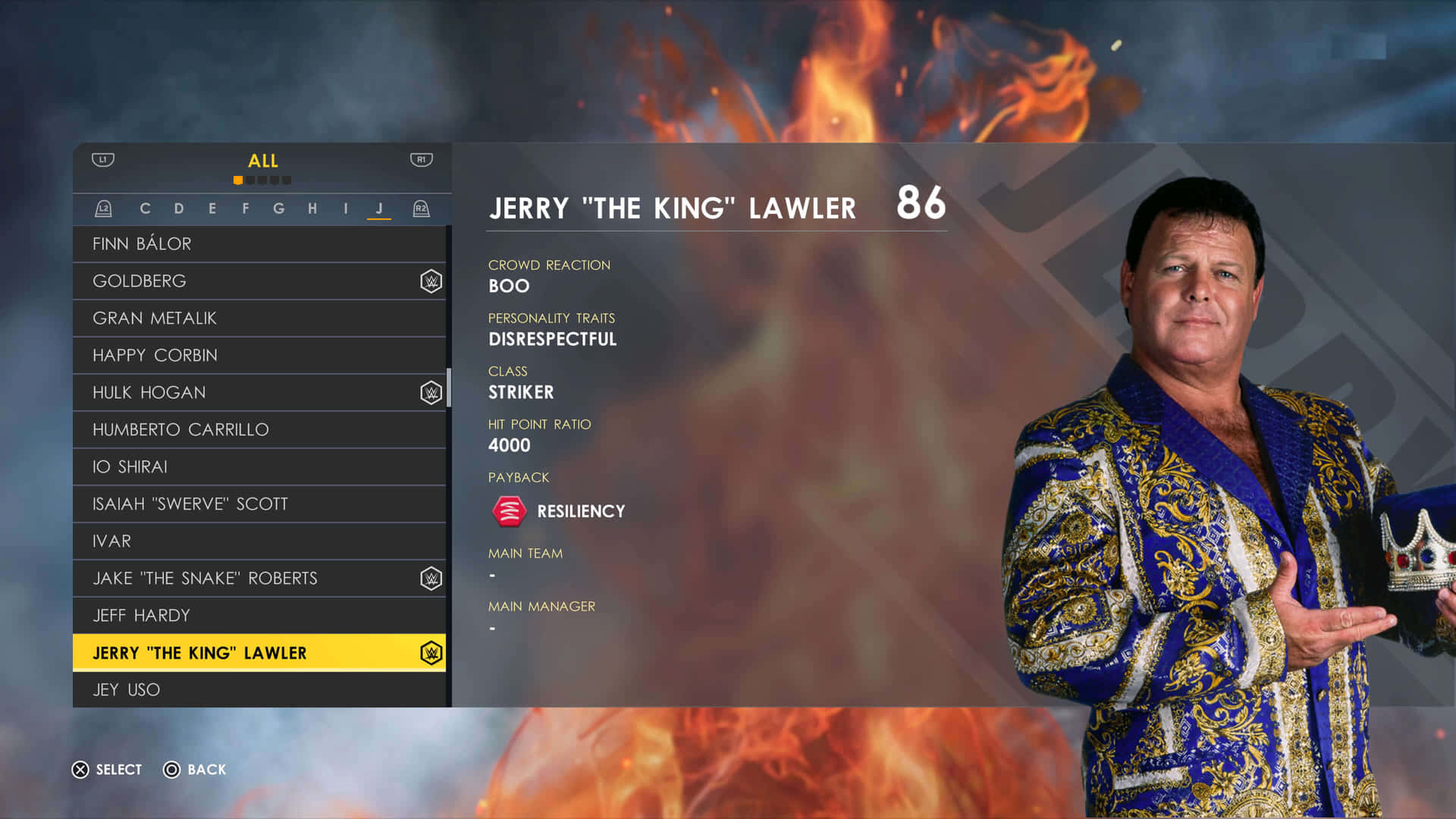1456x819 pixels.
Task: Click the Legend badge beside Hulk Hogan
Action: [x=430, y=392]
